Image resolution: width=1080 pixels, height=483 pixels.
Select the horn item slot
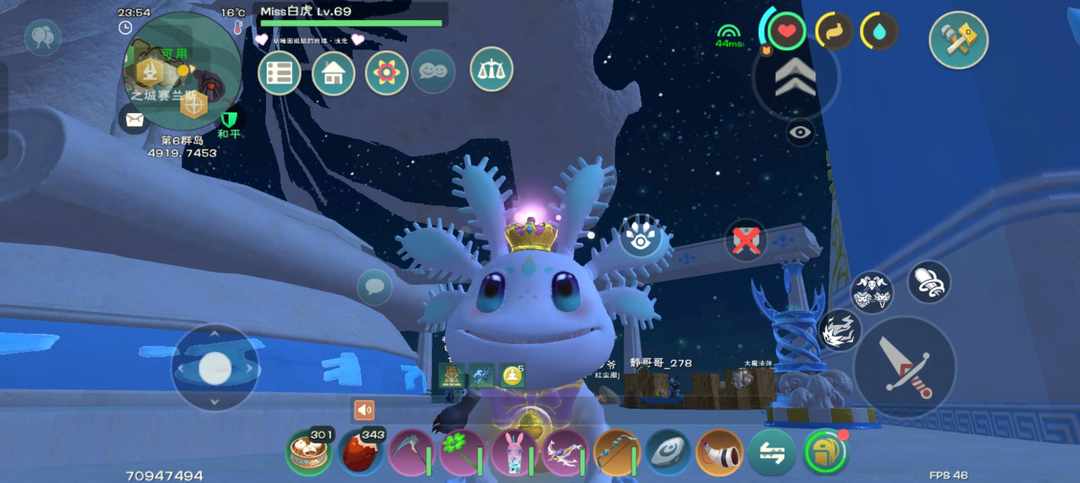click(x=720, y=452)
